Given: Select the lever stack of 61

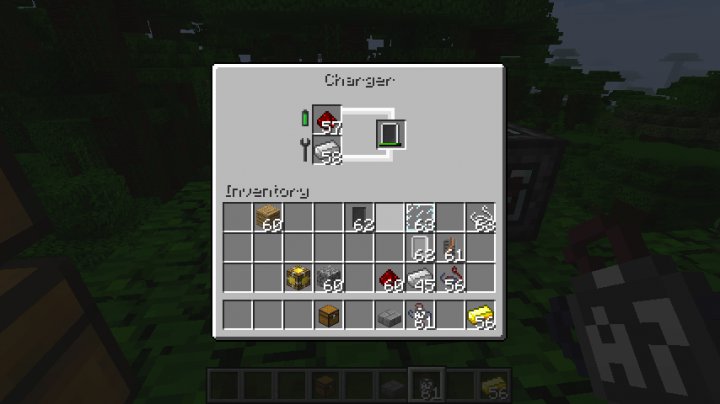Looking at the screenshot, I should coord(450,247).
